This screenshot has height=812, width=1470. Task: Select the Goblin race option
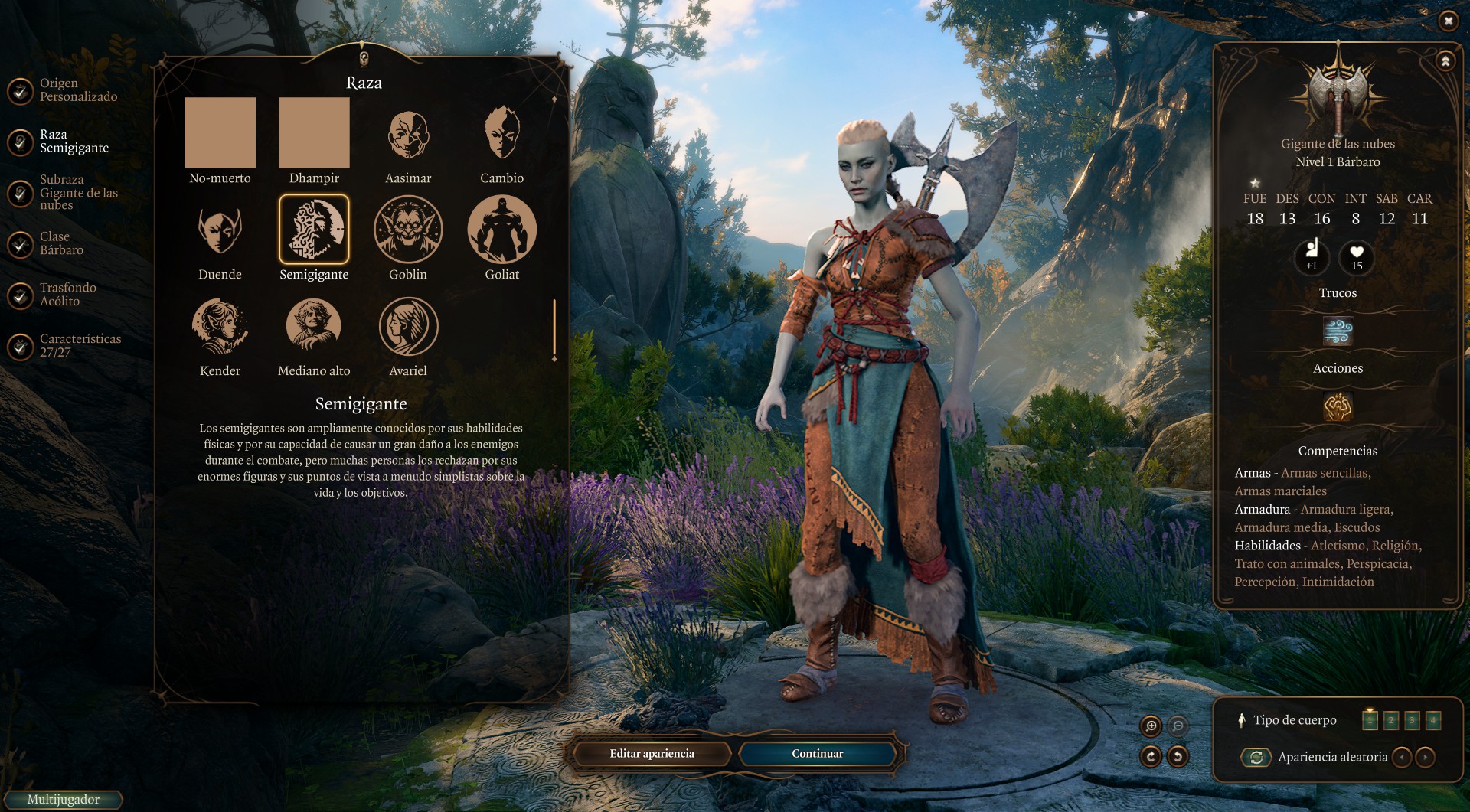pos(408,230)
